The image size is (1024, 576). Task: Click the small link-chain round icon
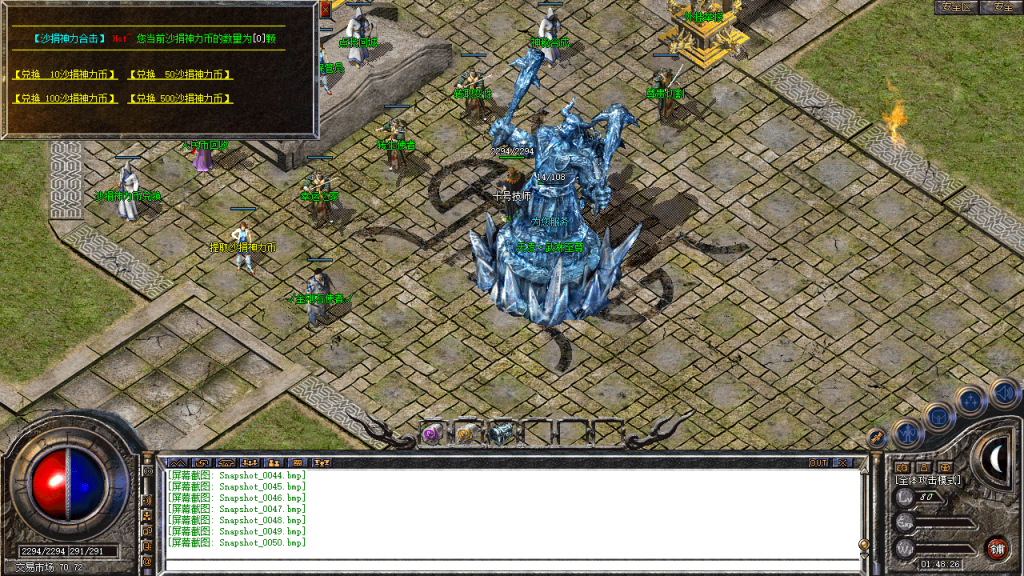point(876,438)
